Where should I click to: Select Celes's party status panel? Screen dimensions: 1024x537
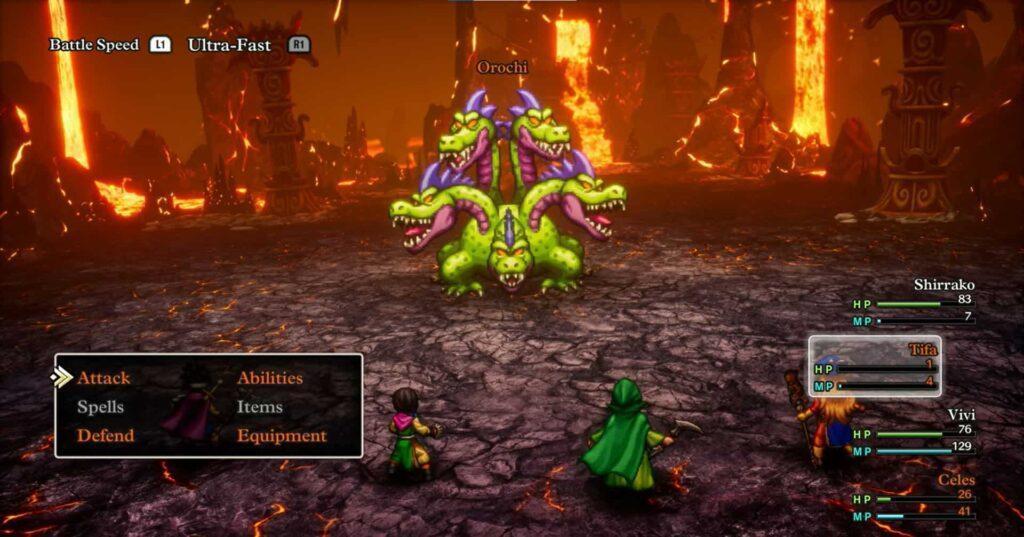tap(912, 496)
